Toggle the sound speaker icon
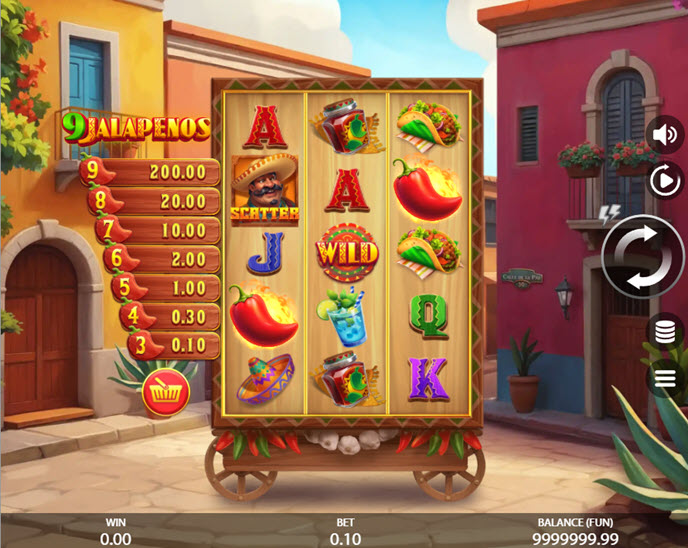Viewport: 688px width, 548px height. tap(664, 133)
